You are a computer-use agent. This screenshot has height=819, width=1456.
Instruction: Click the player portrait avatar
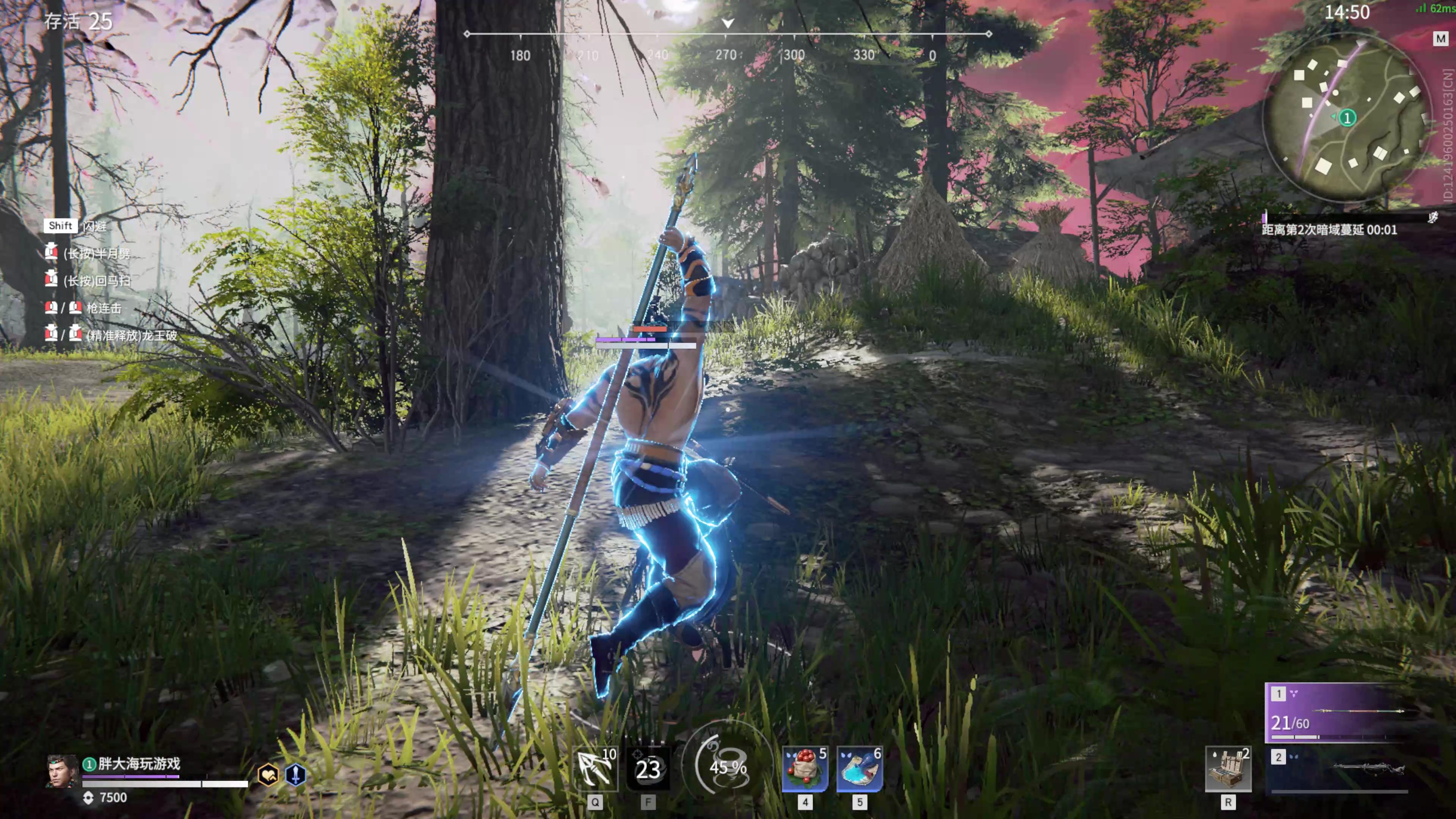coord(62,771)
